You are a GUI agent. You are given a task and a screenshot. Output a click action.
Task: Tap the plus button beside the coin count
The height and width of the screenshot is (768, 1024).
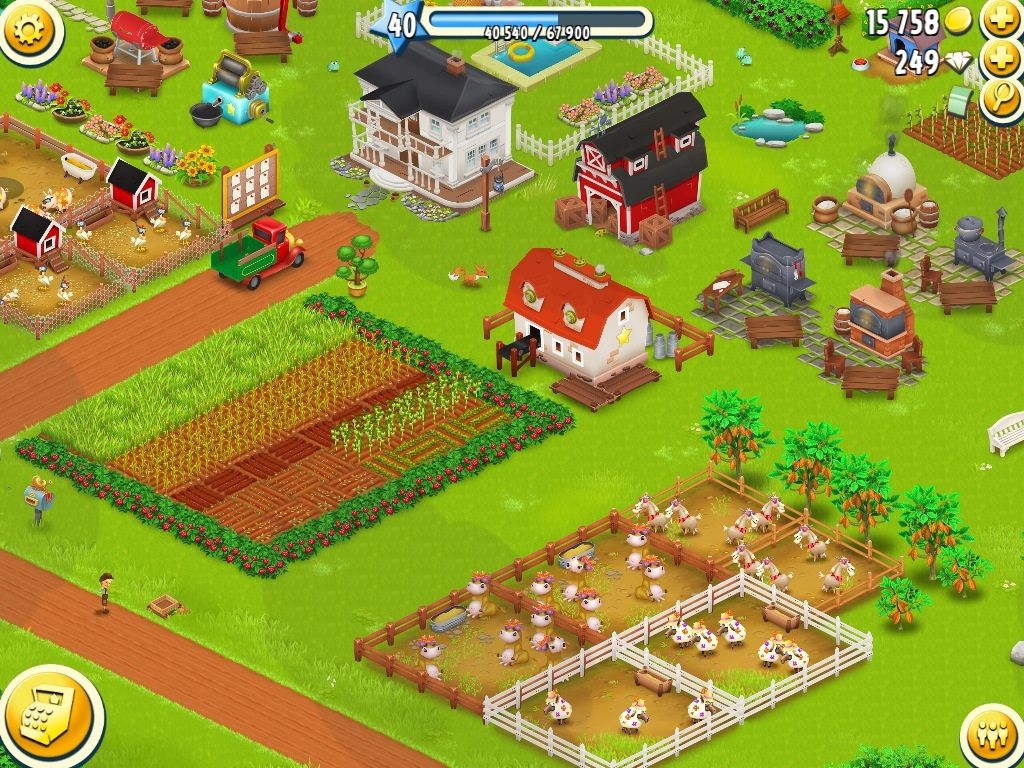[x=999, y=19]
